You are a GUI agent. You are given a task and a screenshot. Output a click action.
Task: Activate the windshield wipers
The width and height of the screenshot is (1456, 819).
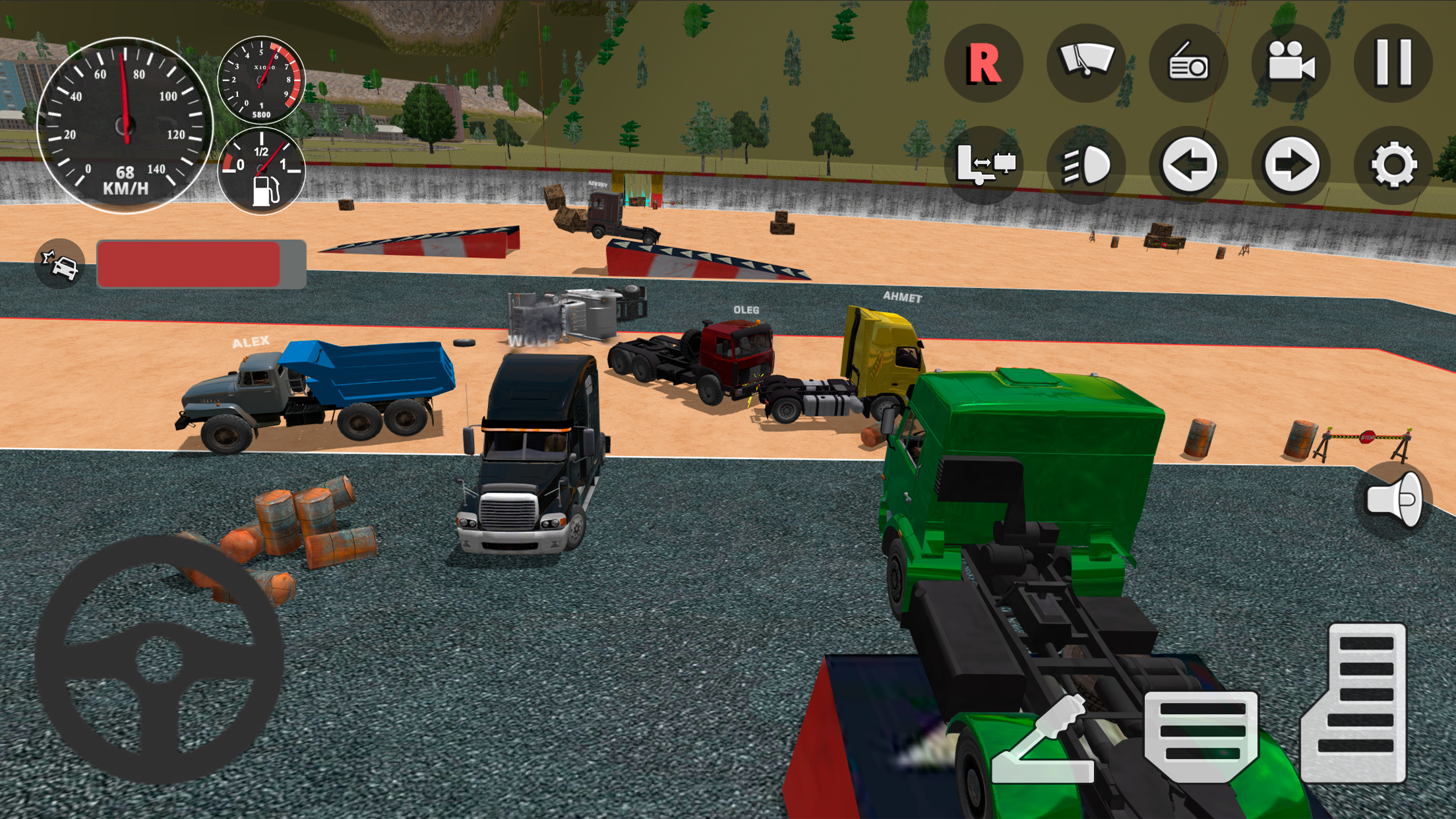[x=1086, y=64]
